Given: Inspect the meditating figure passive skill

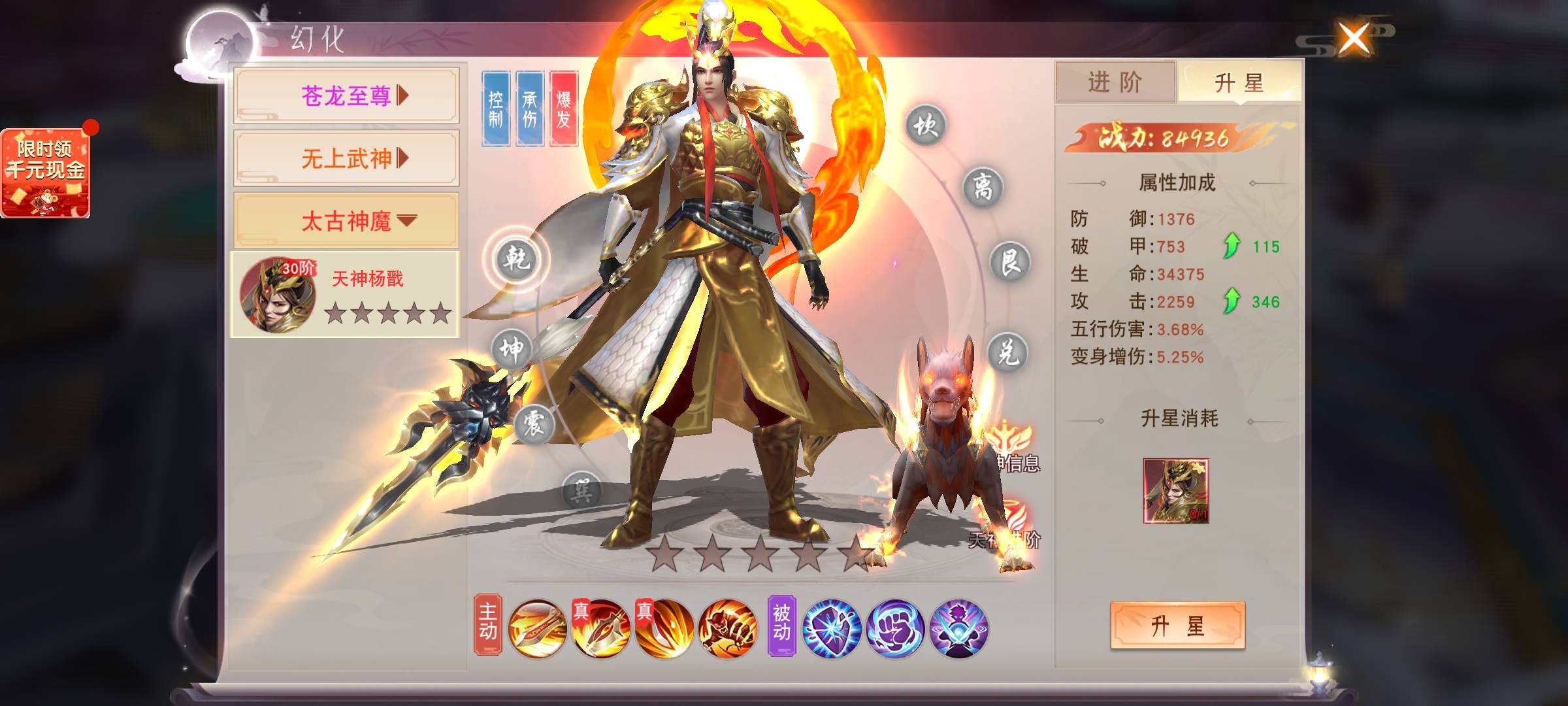Looking at the screenshot, I should (958, 628).
